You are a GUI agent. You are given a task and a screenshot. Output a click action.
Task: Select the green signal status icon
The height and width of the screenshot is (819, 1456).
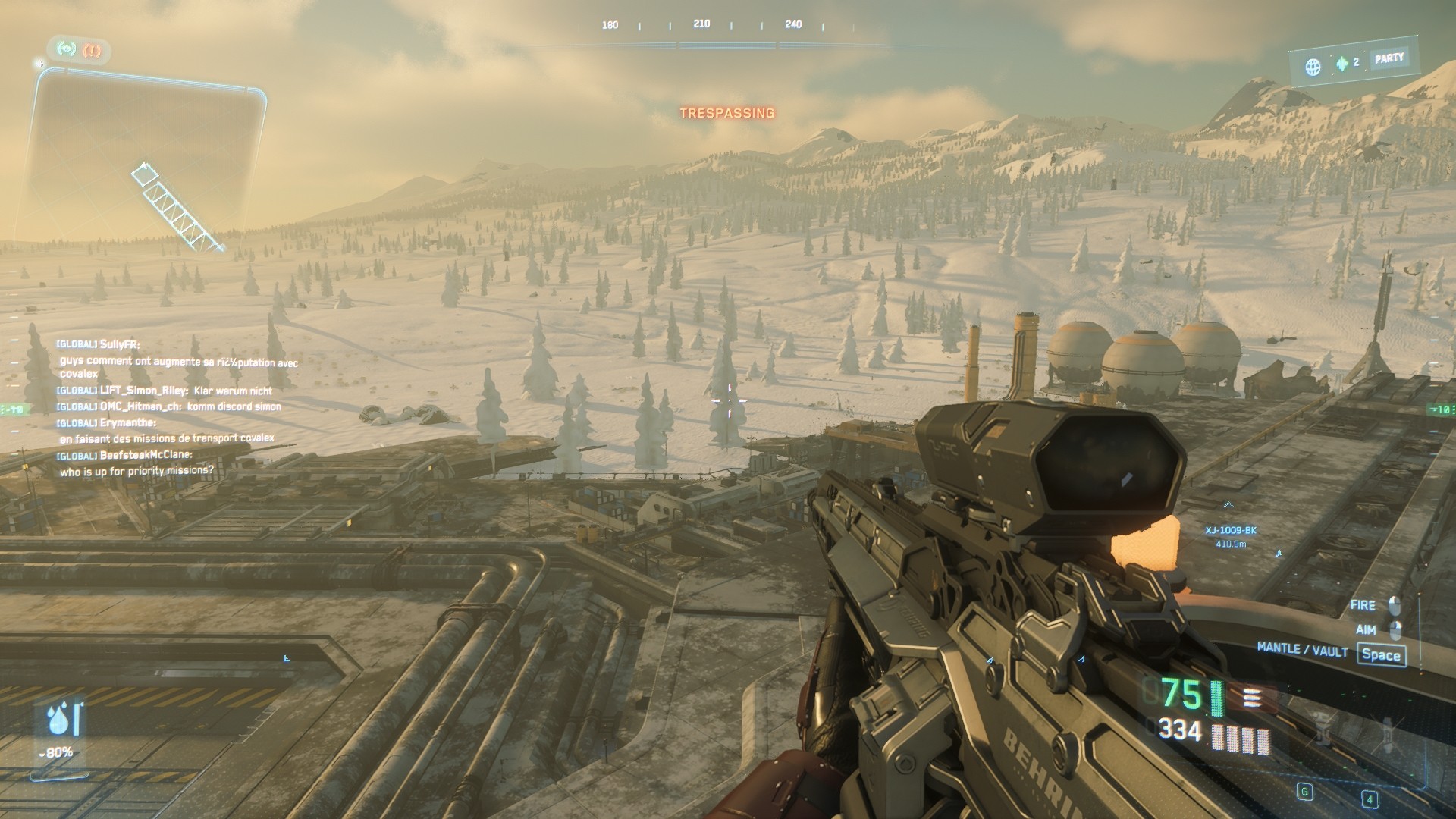point(68,49)
